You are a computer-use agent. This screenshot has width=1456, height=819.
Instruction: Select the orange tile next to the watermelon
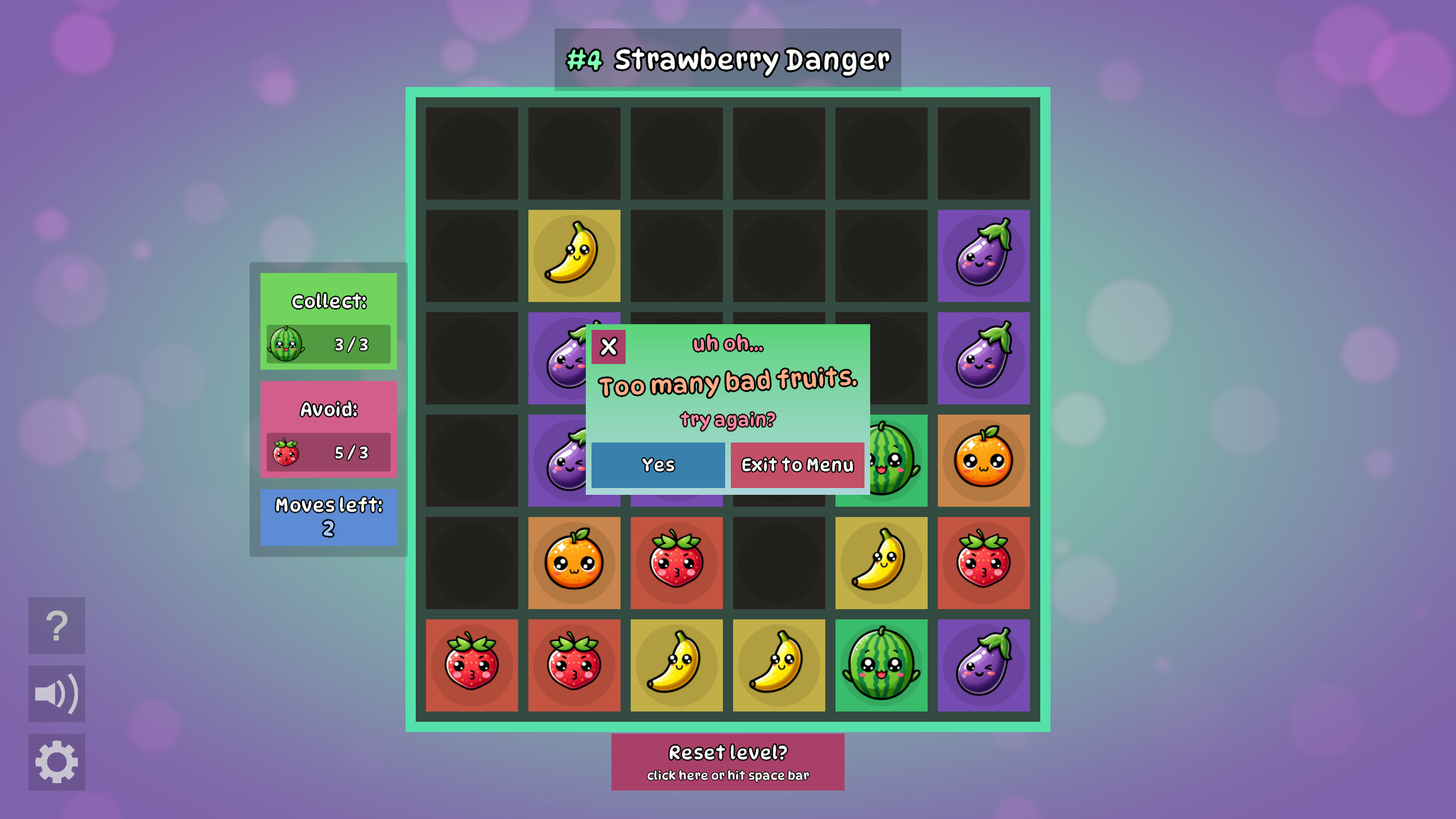click(983, 459)
